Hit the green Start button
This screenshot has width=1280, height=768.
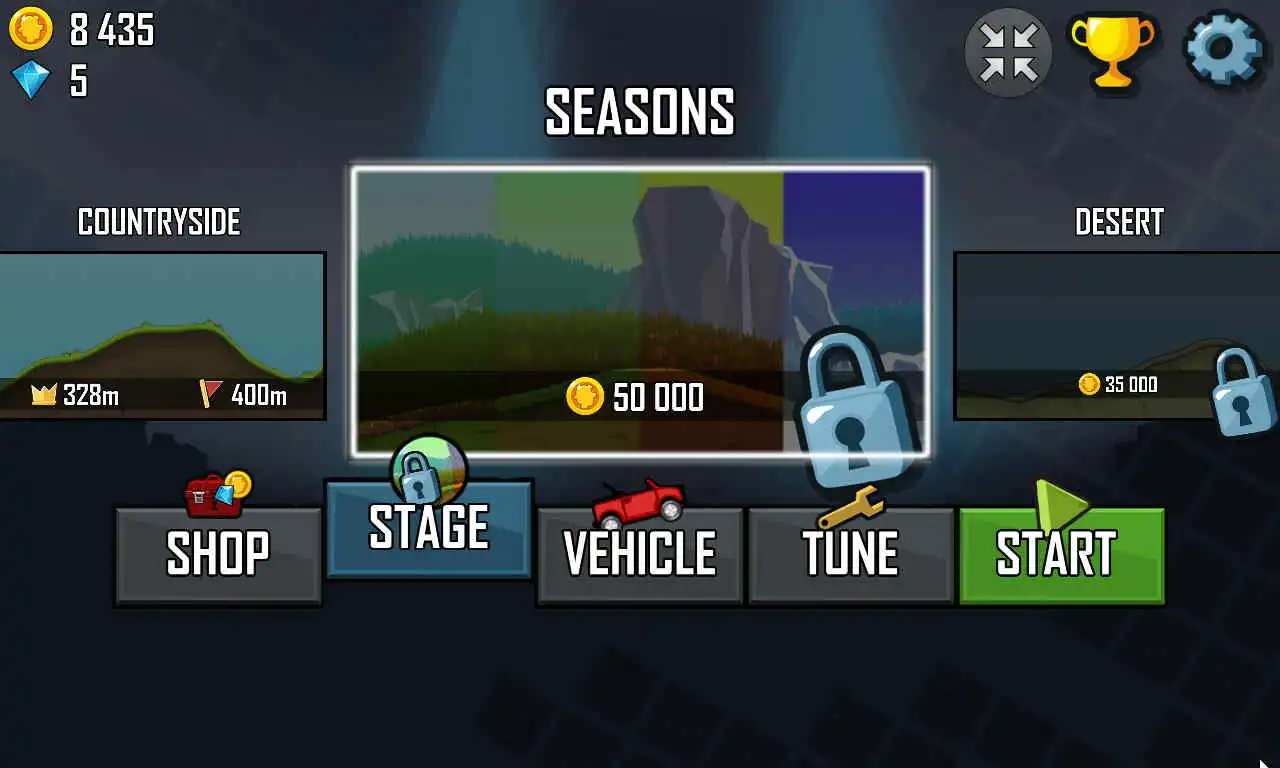pyautogui.click(x=1061, y=554)
